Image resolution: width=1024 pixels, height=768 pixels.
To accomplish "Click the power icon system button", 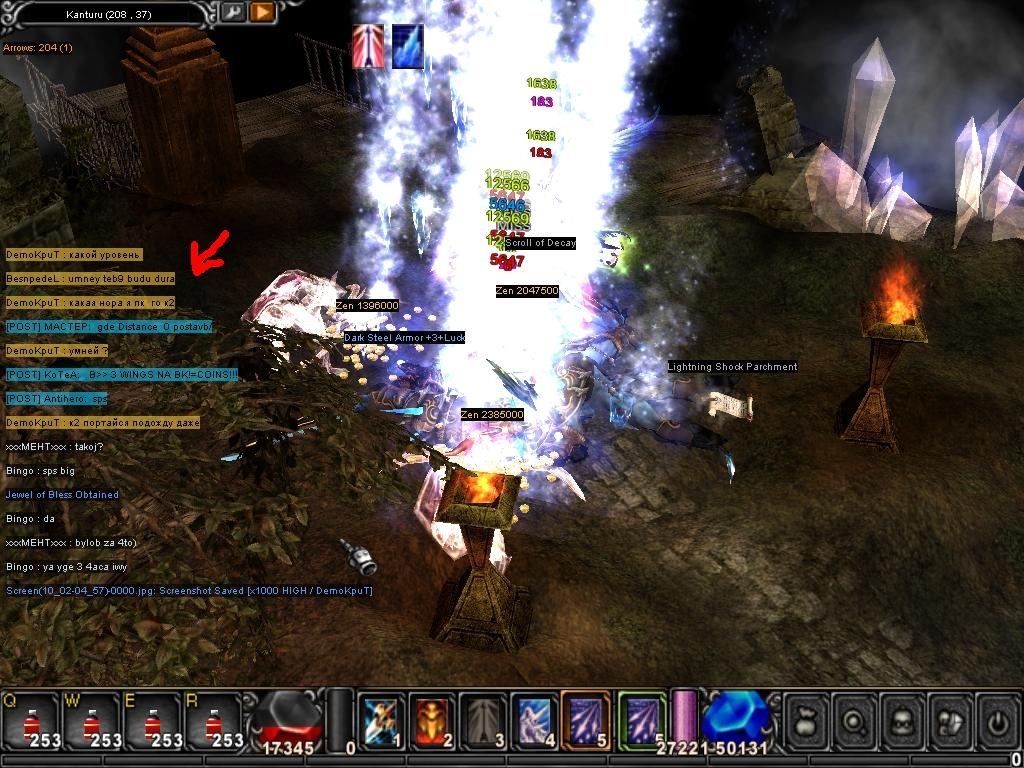I will (999, 720).
